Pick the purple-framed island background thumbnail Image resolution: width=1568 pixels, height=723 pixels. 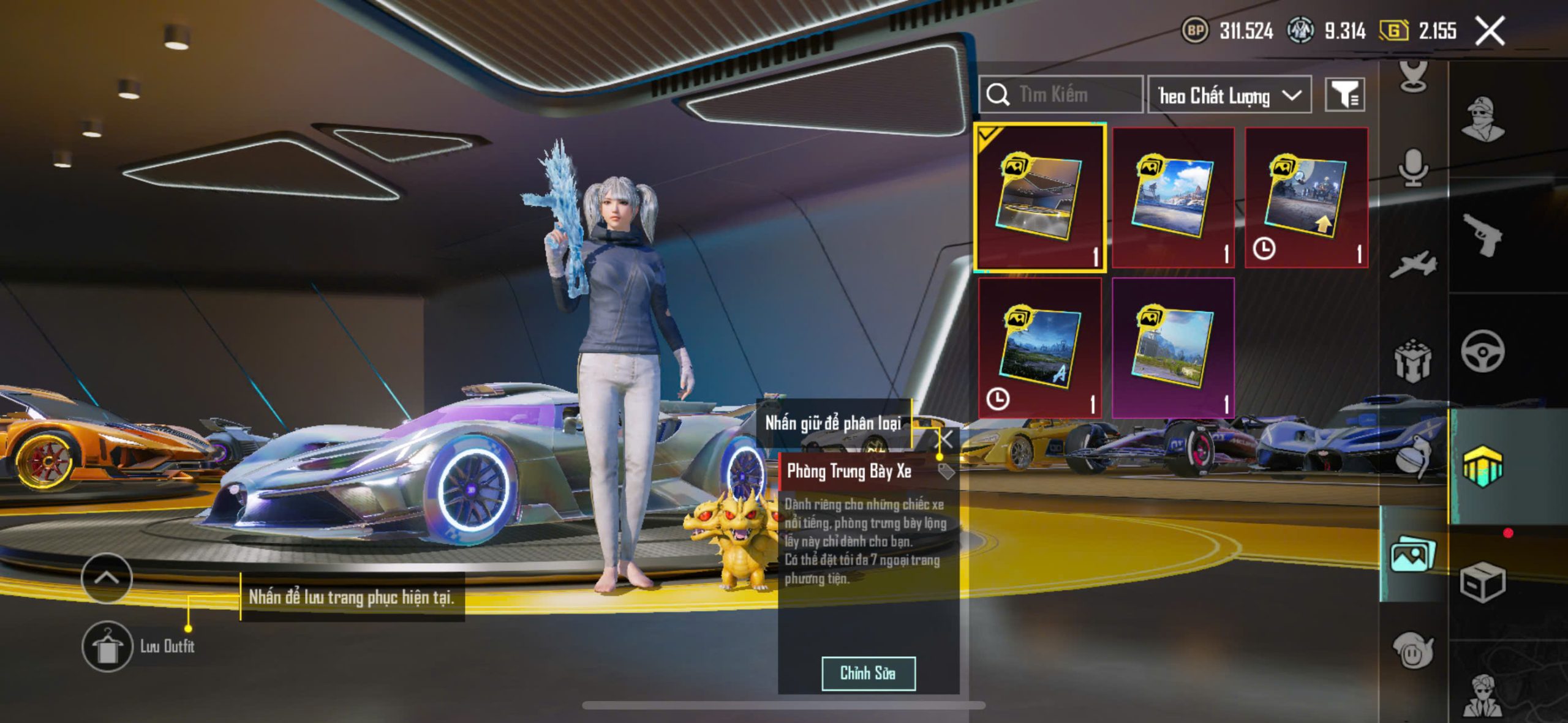point(1173,348)
